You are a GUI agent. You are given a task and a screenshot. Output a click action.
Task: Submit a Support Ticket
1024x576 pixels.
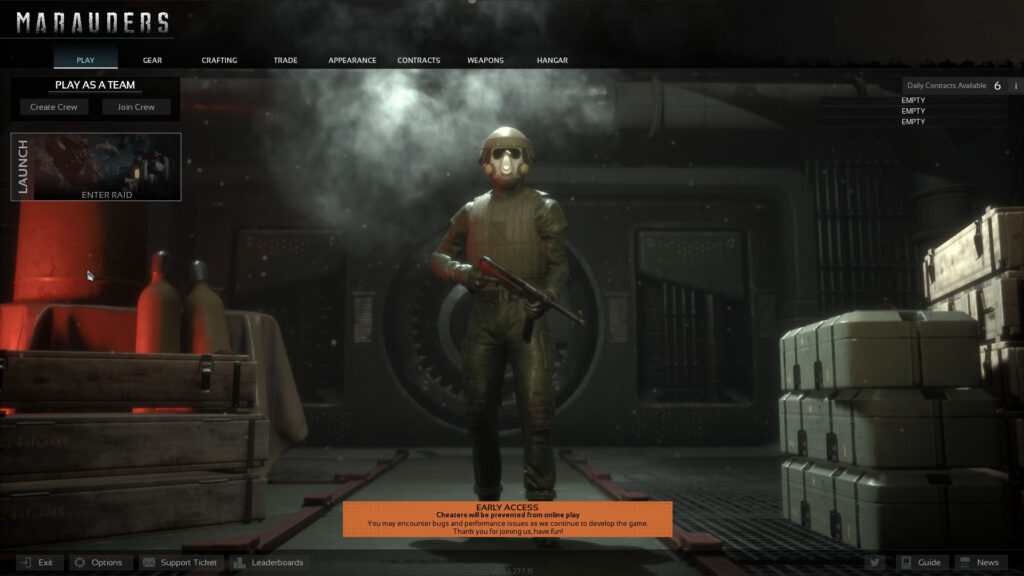click(180, 563)
